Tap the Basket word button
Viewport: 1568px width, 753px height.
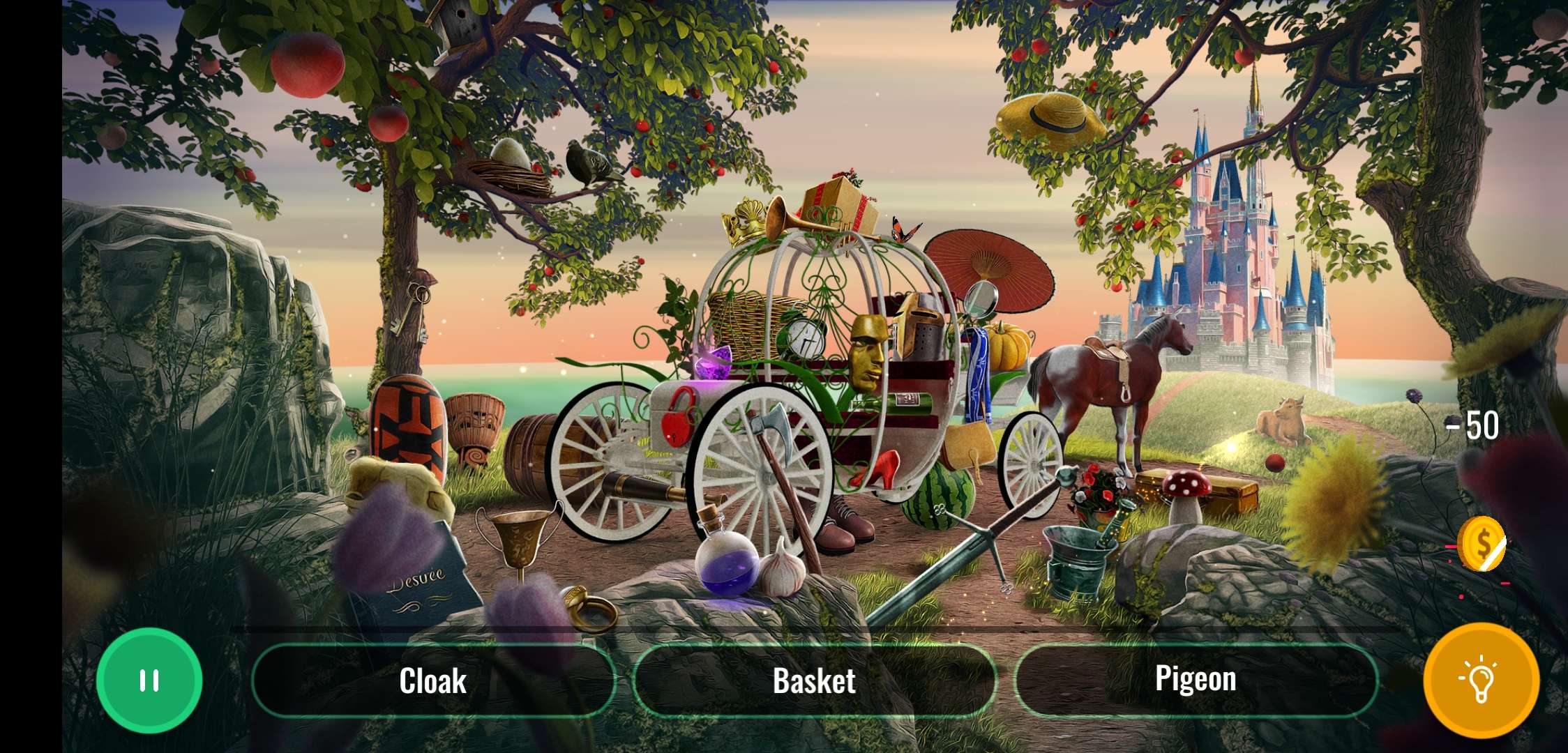click(x=815, y=680)
